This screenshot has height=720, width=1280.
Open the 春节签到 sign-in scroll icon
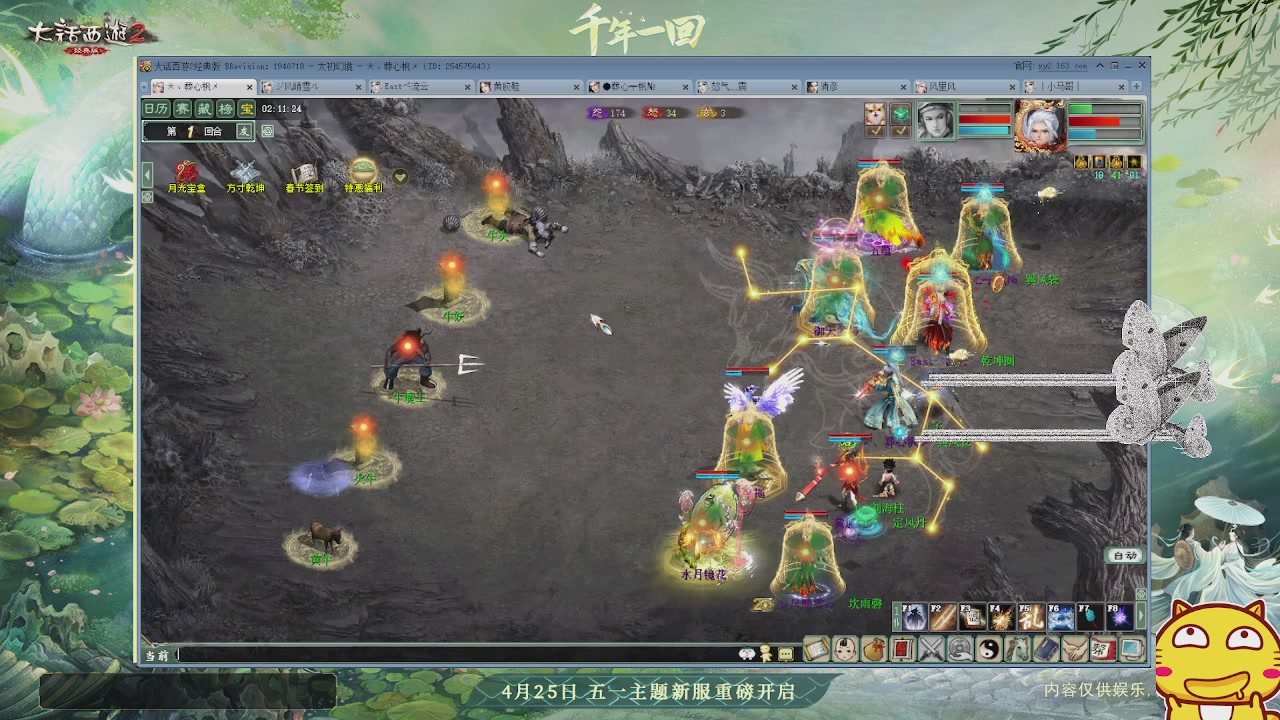coord(305,171)
